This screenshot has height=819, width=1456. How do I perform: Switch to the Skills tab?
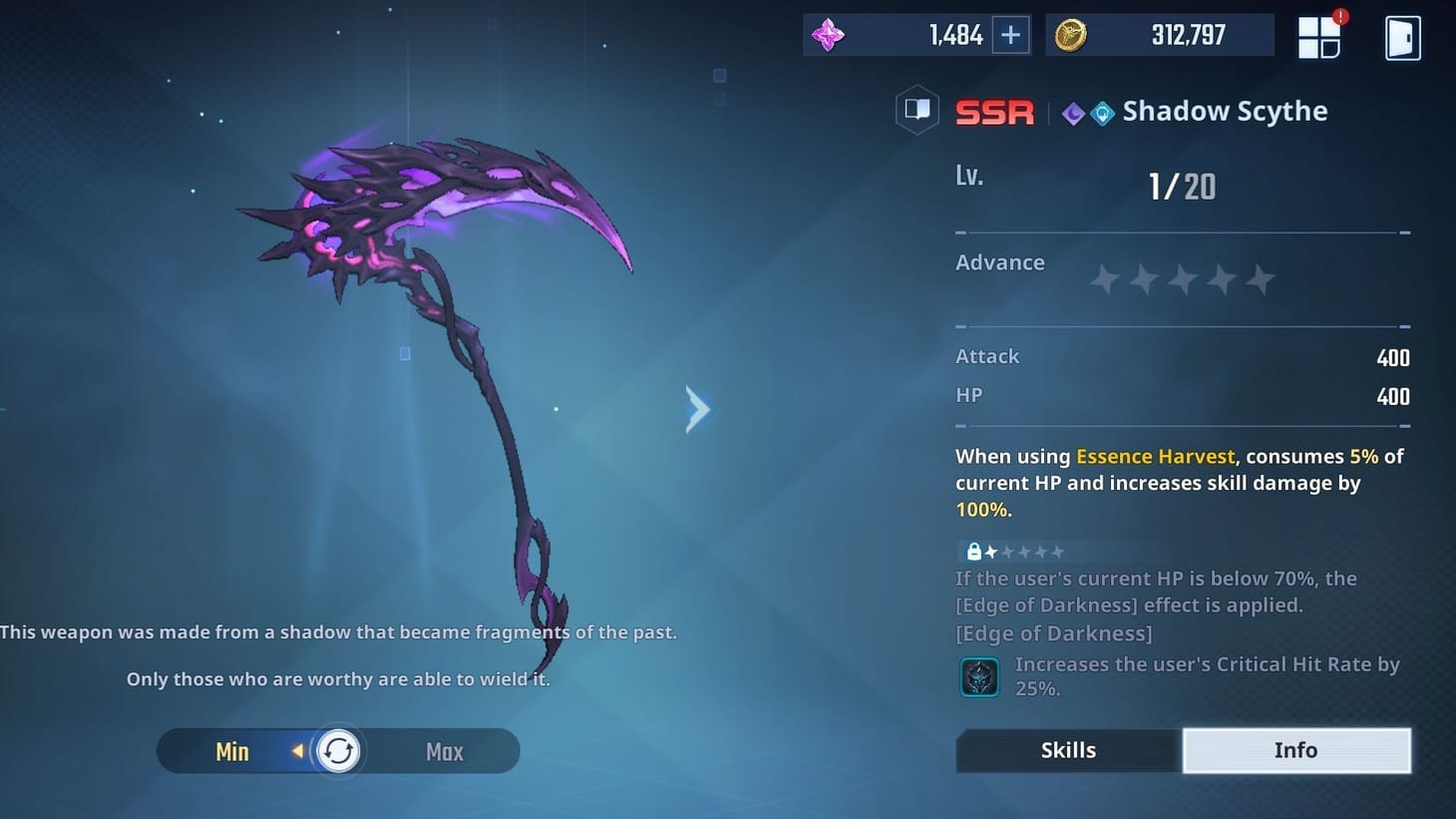point(1067,749)
